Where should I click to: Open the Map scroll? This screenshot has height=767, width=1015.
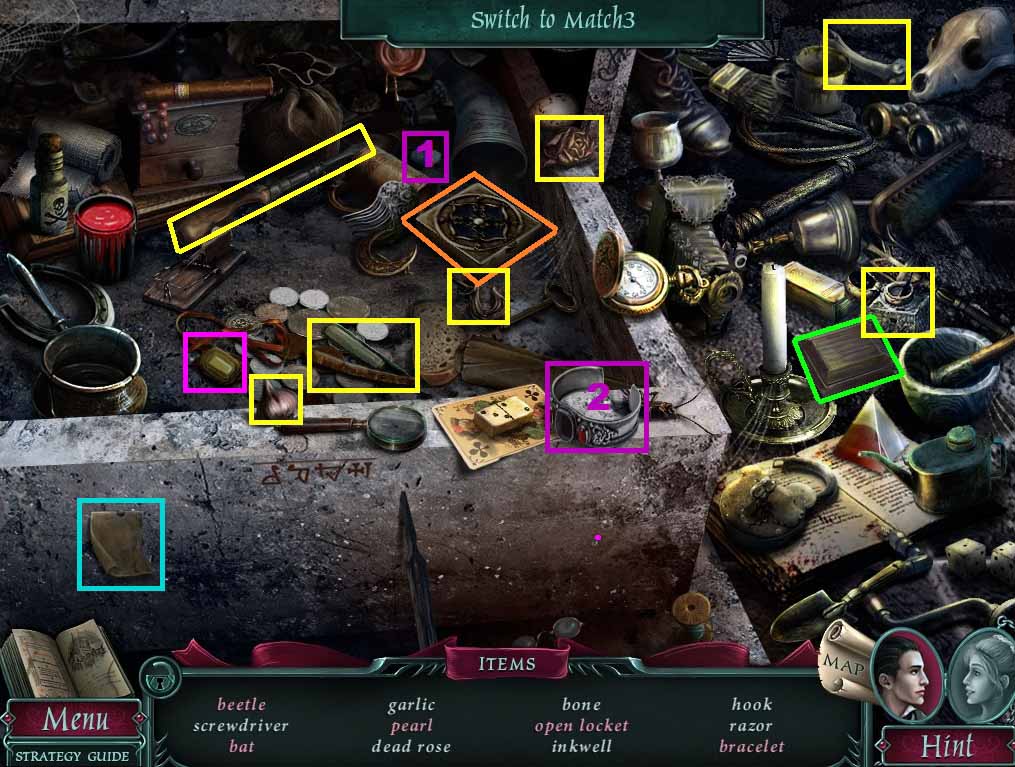(839, 660)
